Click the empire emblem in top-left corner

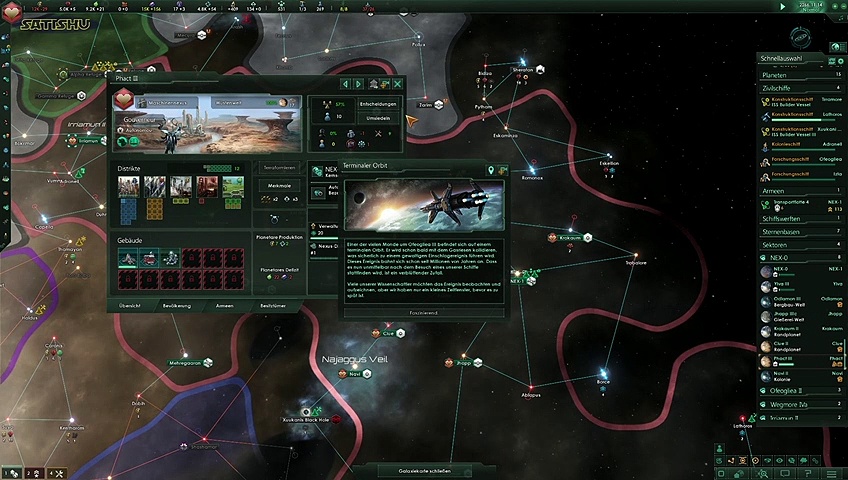tap(10, 17)
